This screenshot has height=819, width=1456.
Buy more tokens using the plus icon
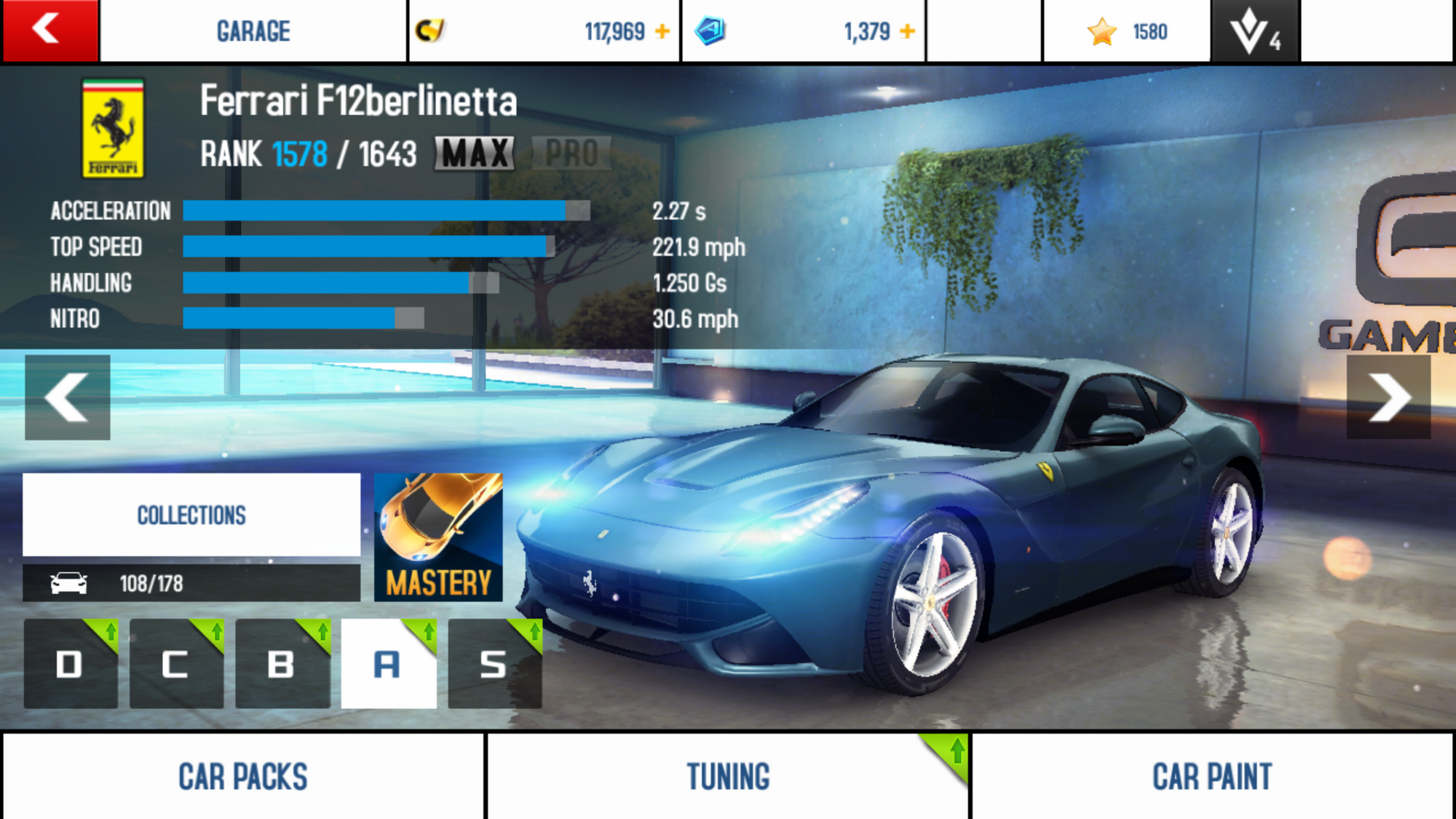pyautogui.click(x=907, y=31)
